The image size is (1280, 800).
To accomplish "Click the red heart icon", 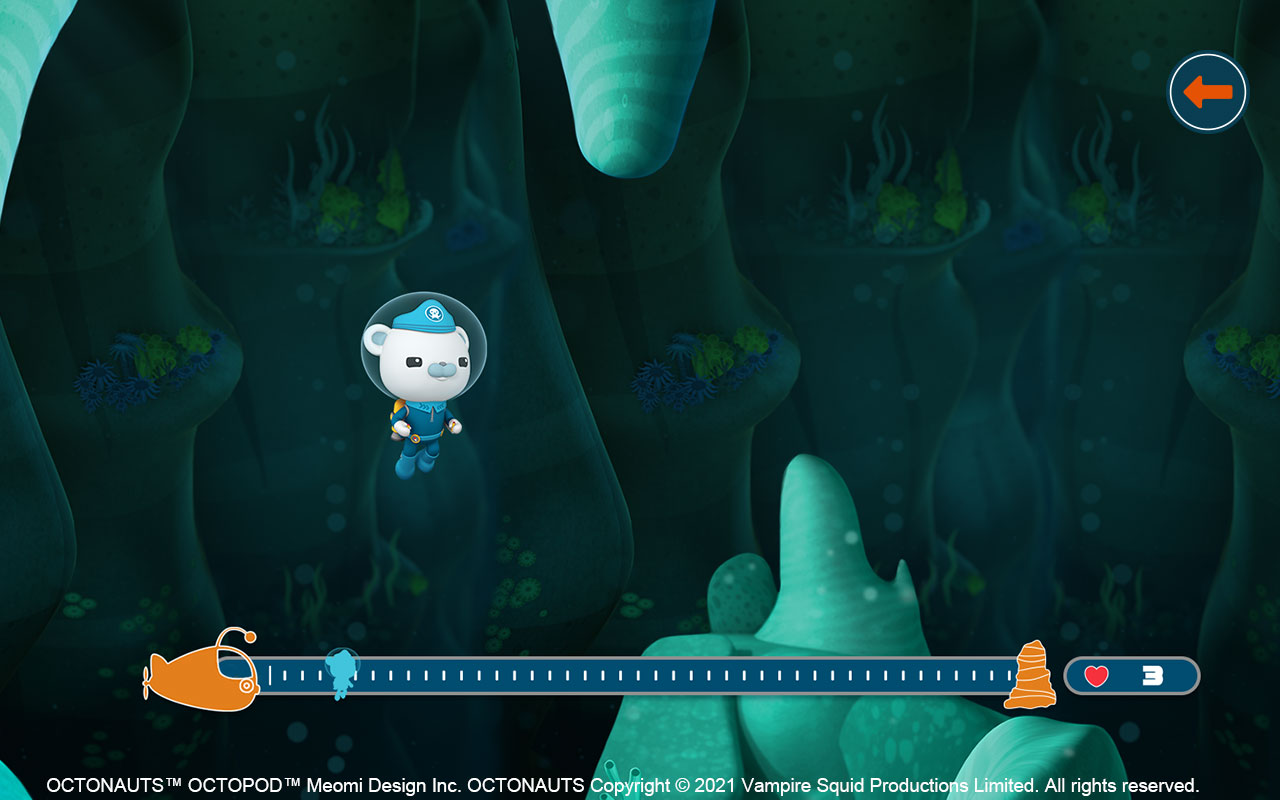I will [x=1096, y=675].
